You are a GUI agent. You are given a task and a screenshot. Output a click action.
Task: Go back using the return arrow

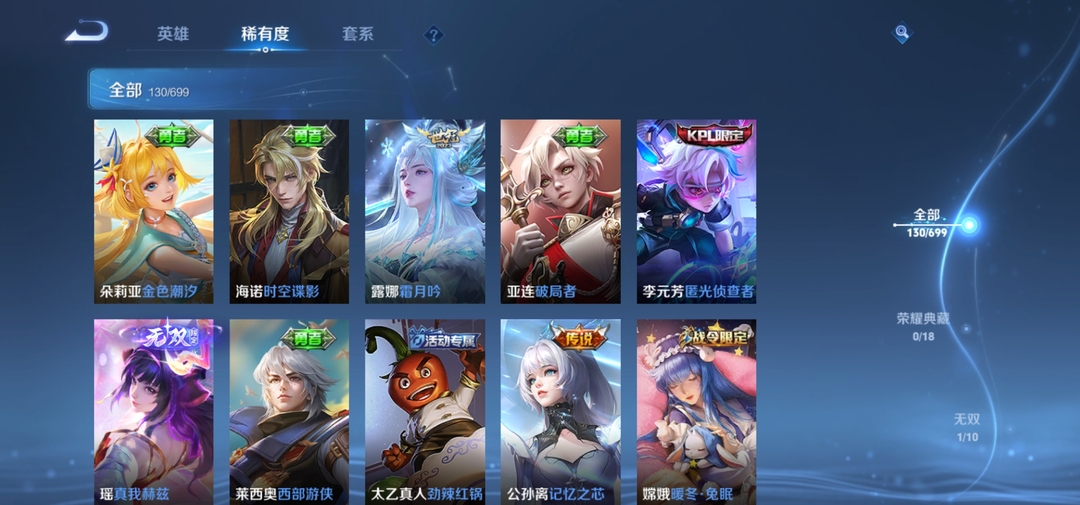pyautogui.click(x=87, y=32)
